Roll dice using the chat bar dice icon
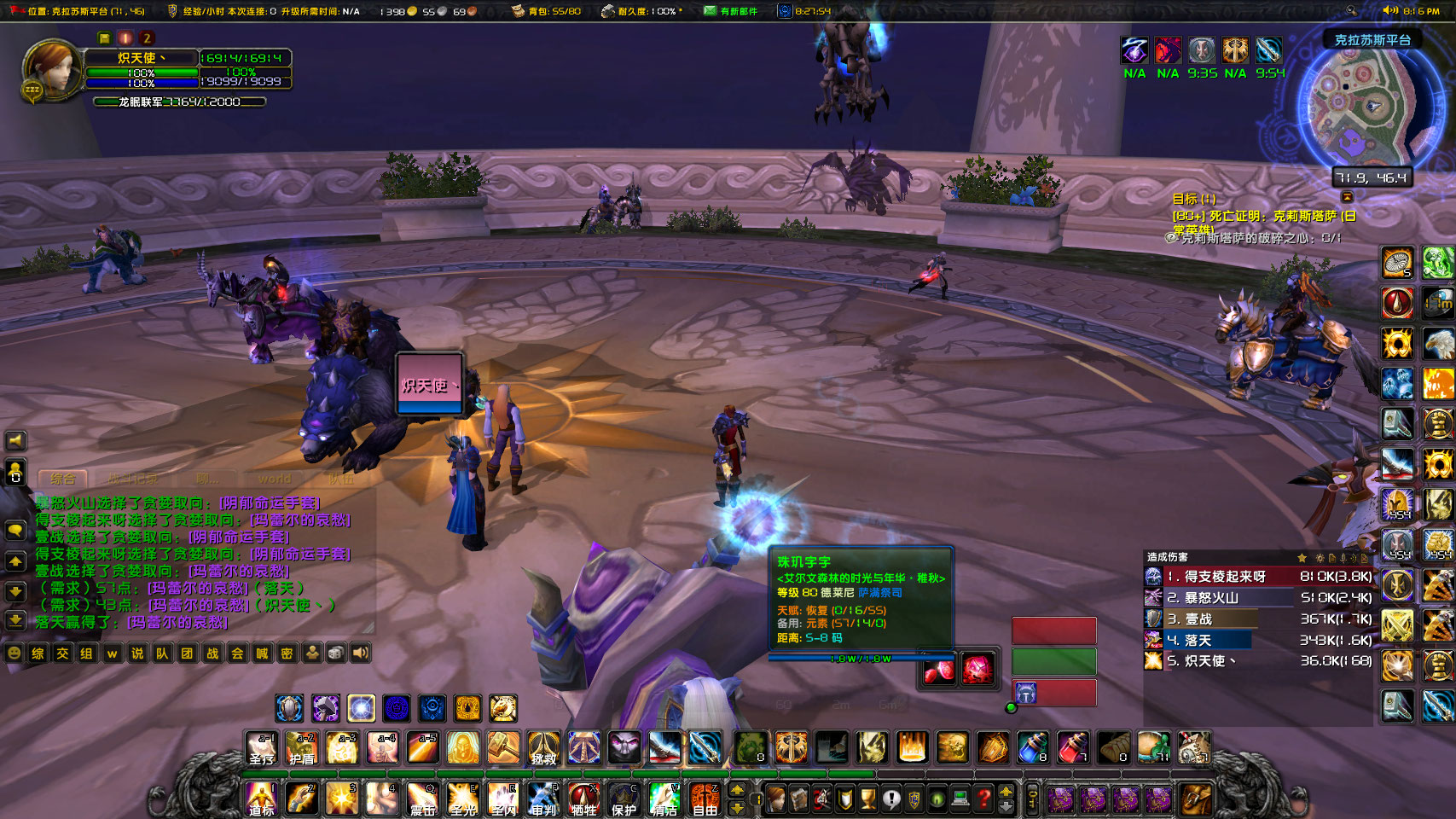Screen dimensions: 1456x819 click(335, 653)
